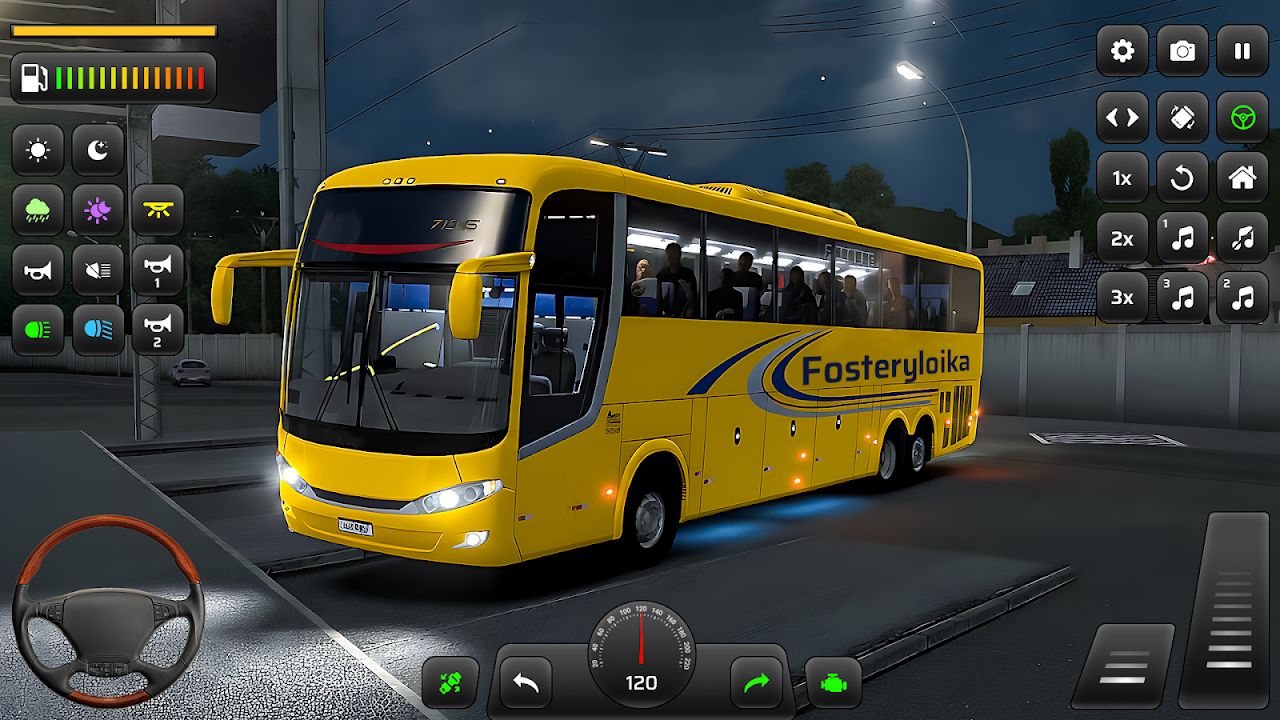Activate the blue high-beam headlights
The height and width of the screenshot is (720, 1280).
point(98,329)
